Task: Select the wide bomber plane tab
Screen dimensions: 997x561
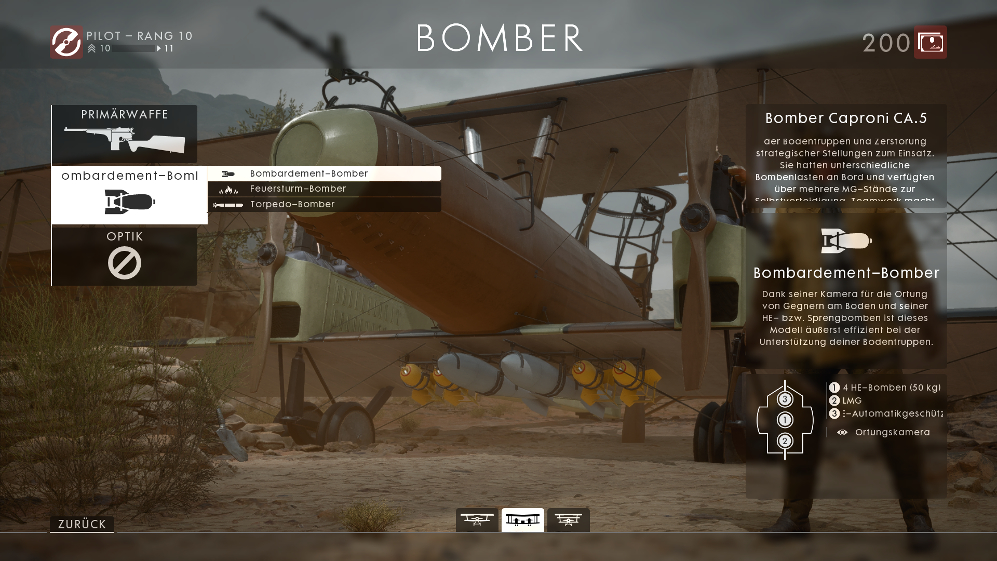Action: point(523,520)
